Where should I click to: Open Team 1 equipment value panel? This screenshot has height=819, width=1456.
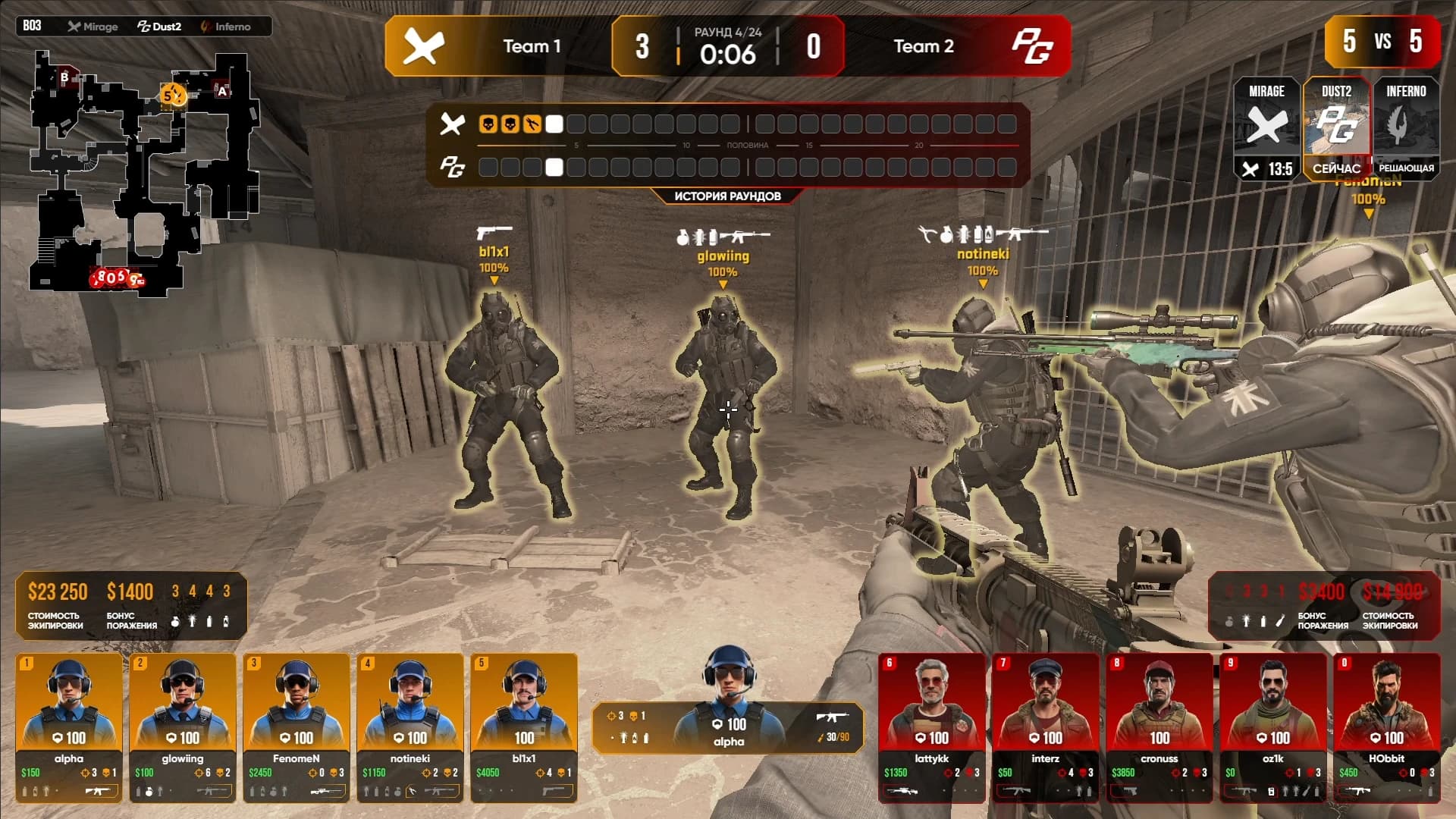click(130, 605)
